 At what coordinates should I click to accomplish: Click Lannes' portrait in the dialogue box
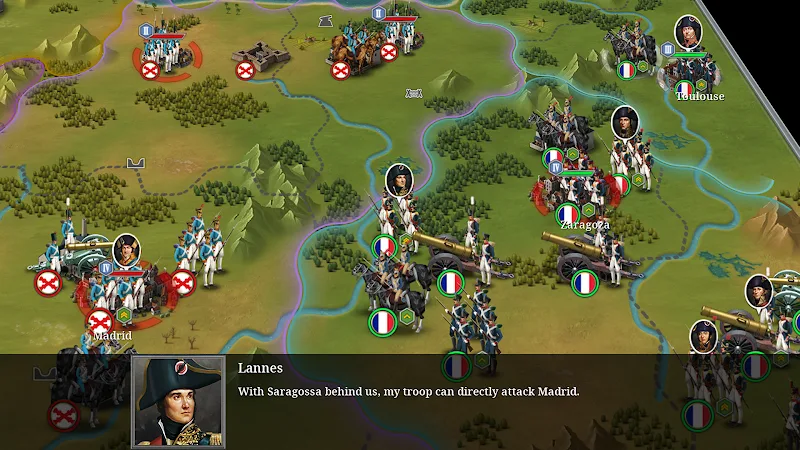click(178, 401)
